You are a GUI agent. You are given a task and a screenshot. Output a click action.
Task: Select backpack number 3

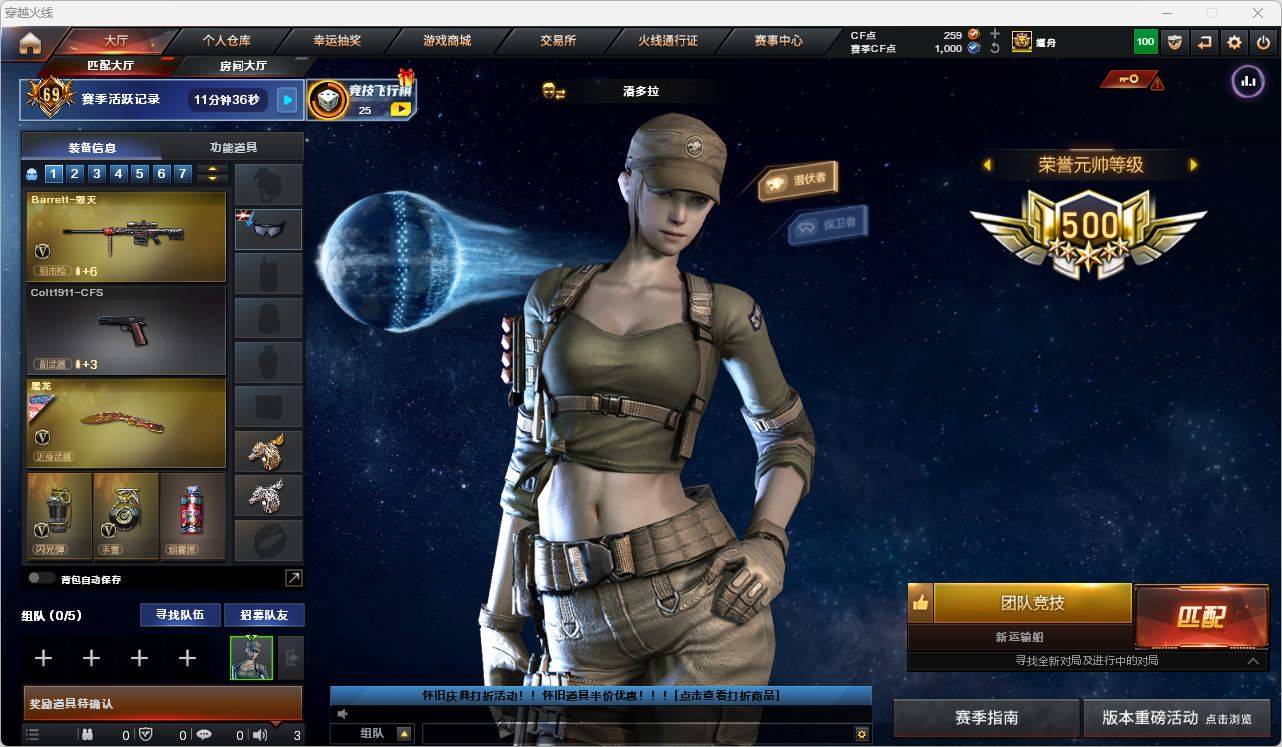(x=97, y=174)
